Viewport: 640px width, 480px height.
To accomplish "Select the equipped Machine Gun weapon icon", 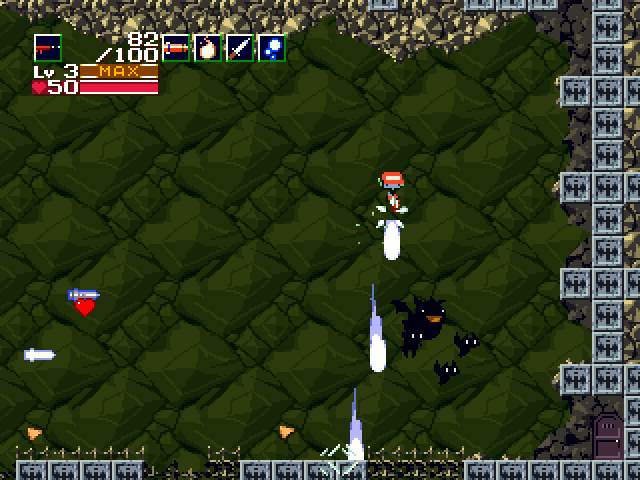I will pyautogui.click(x=47, y=47).
